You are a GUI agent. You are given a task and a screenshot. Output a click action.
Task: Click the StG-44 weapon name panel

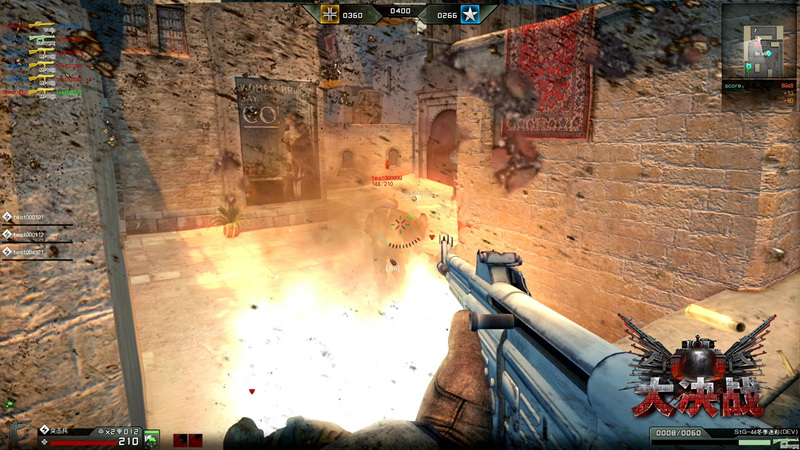pos(745,430)
